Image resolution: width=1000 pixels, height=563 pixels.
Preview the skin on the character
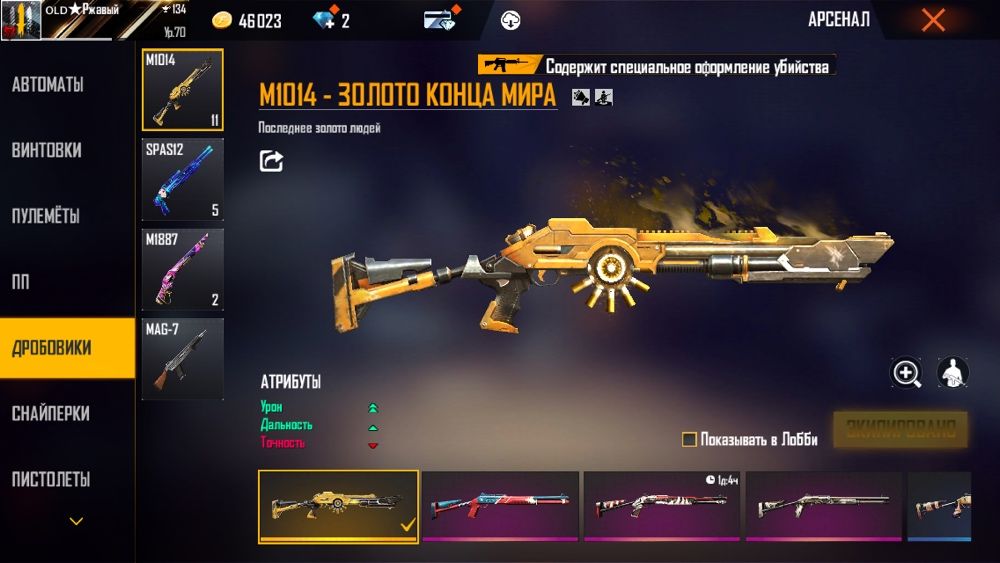point(952,373)
